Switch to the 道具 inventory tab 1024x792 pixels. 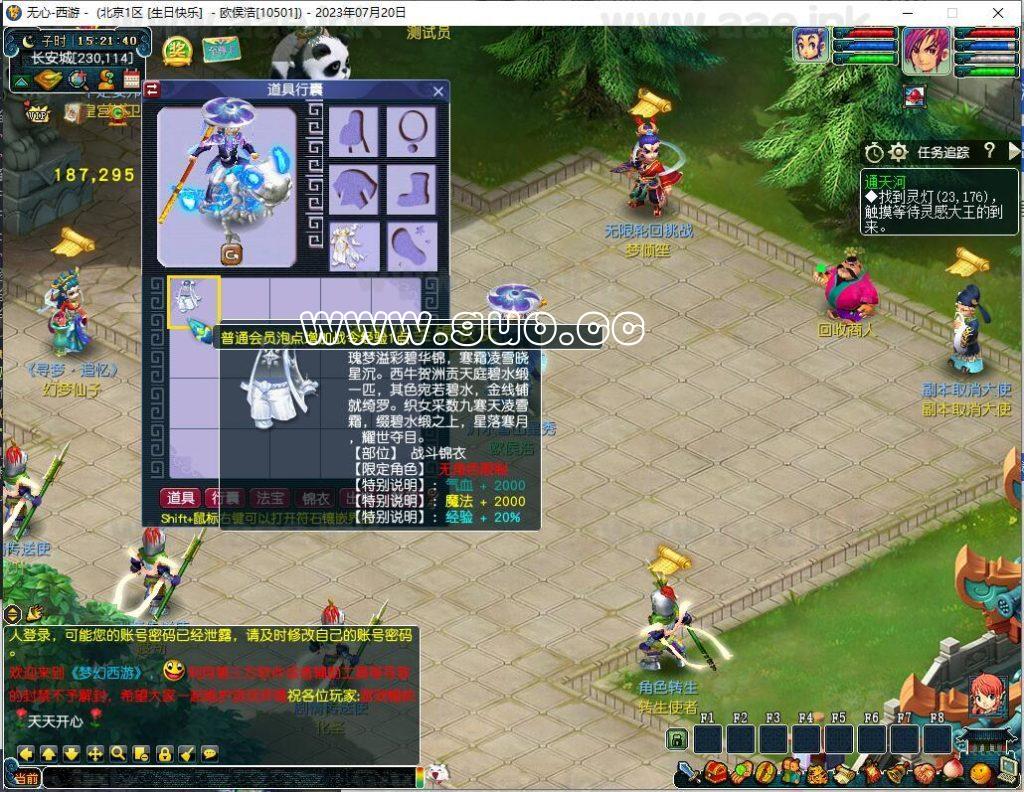pos(181,498)
